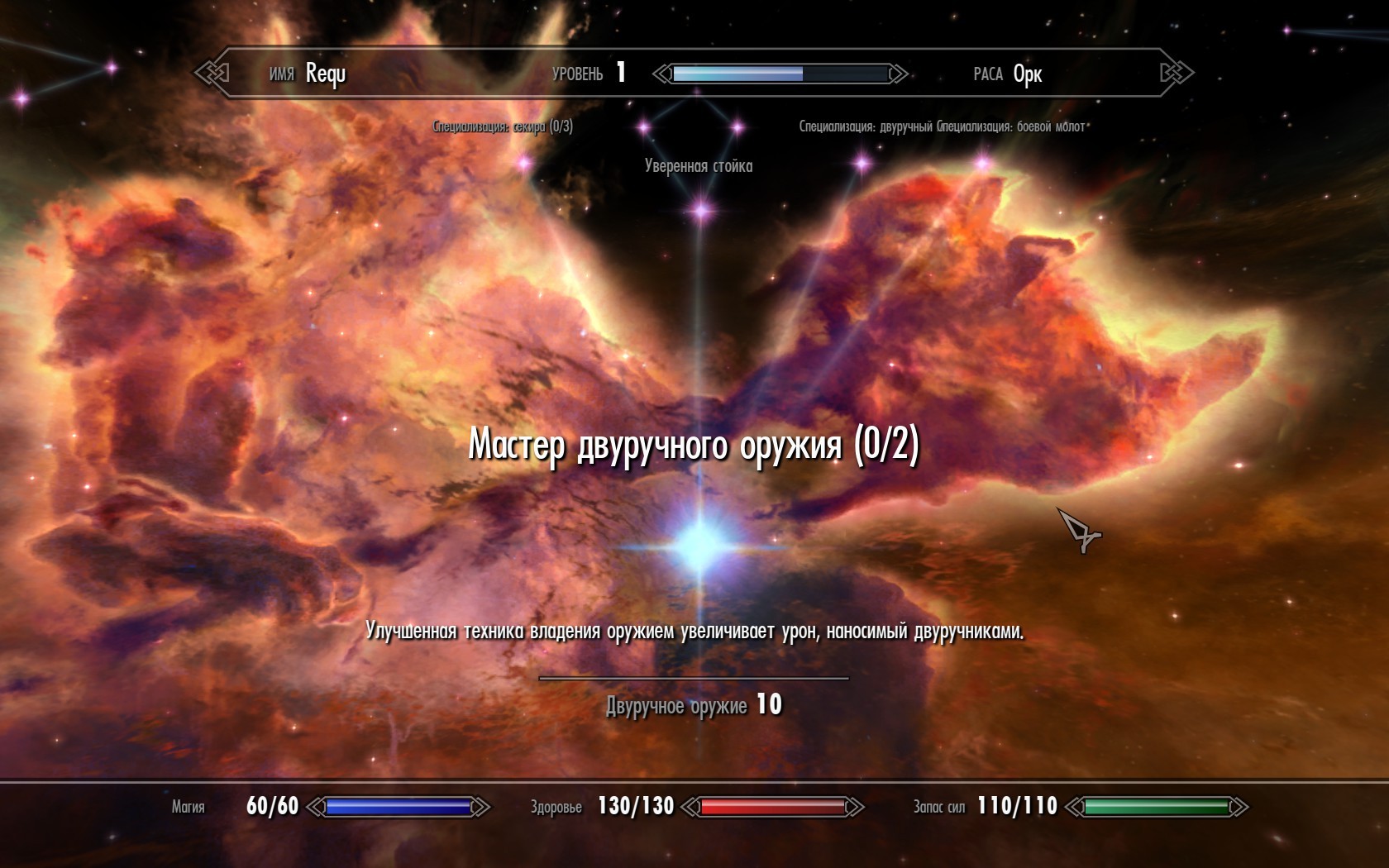1389x868 pixels.
Task: Pick the Специализация: боевой молот perk star
Action: (x=983, y=163)
